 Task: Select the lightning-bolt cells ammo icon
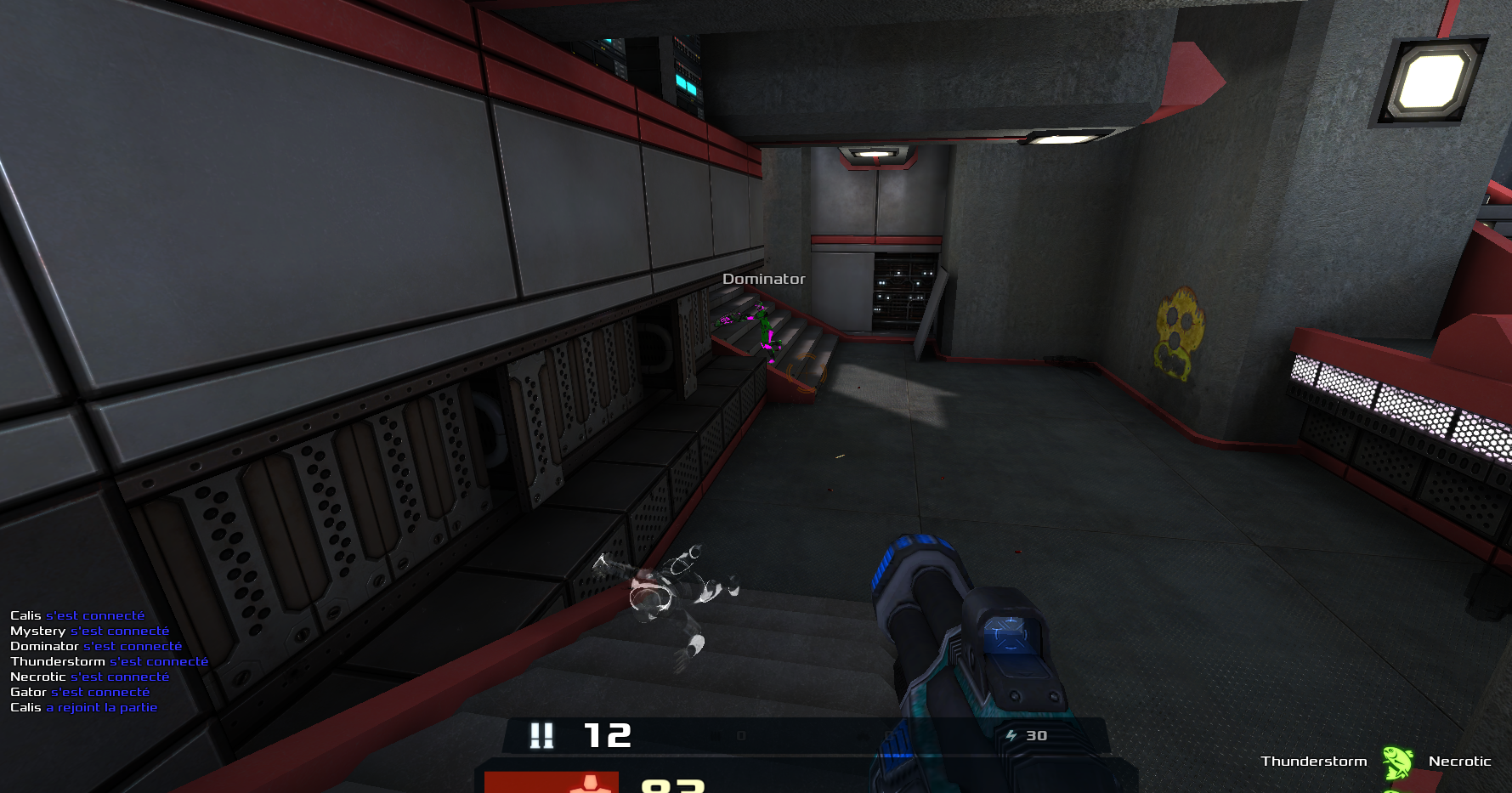[x=1011, y=736]
